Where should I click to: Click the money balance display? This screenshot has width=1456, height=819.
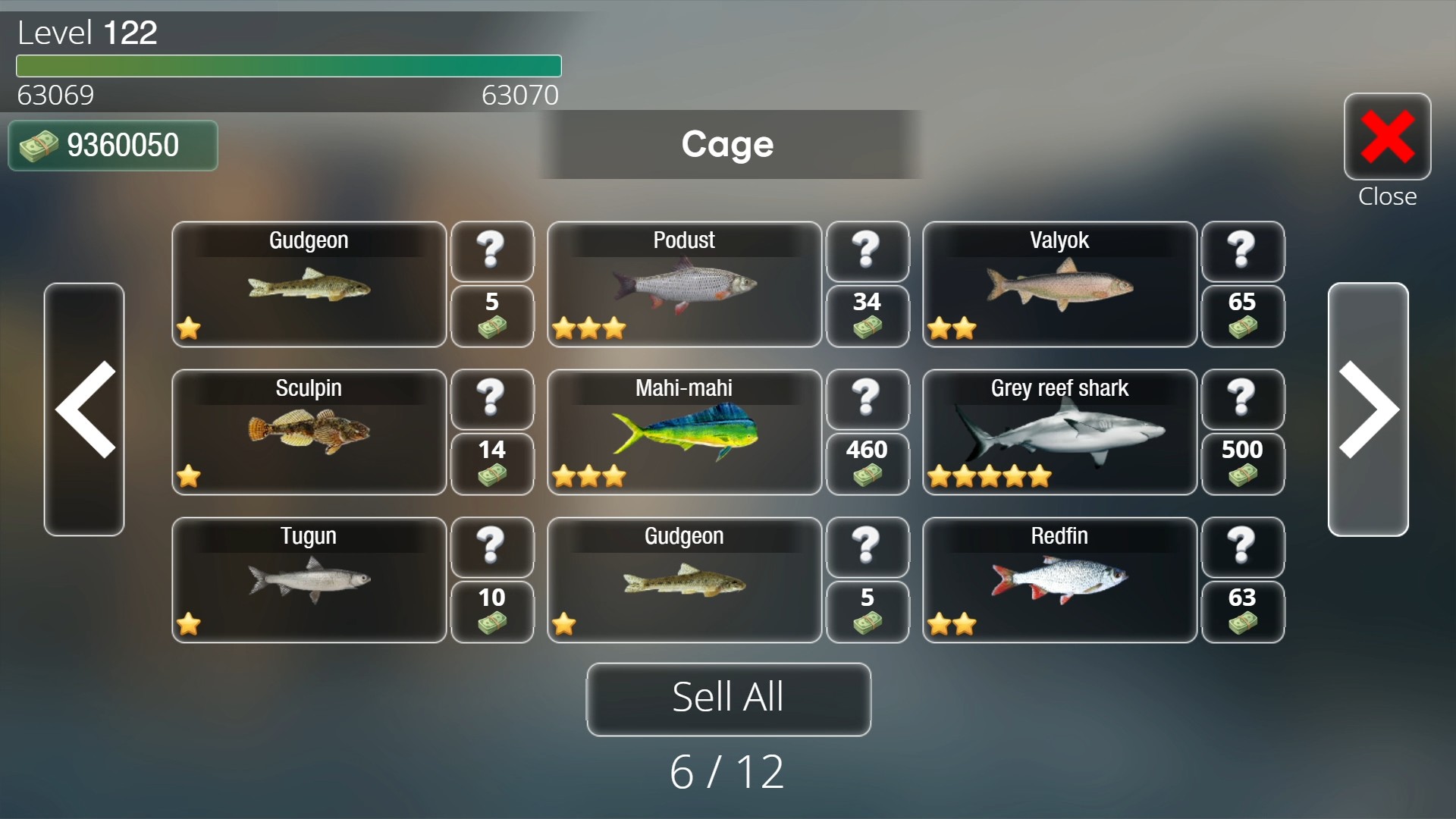[x=112, y=145]
